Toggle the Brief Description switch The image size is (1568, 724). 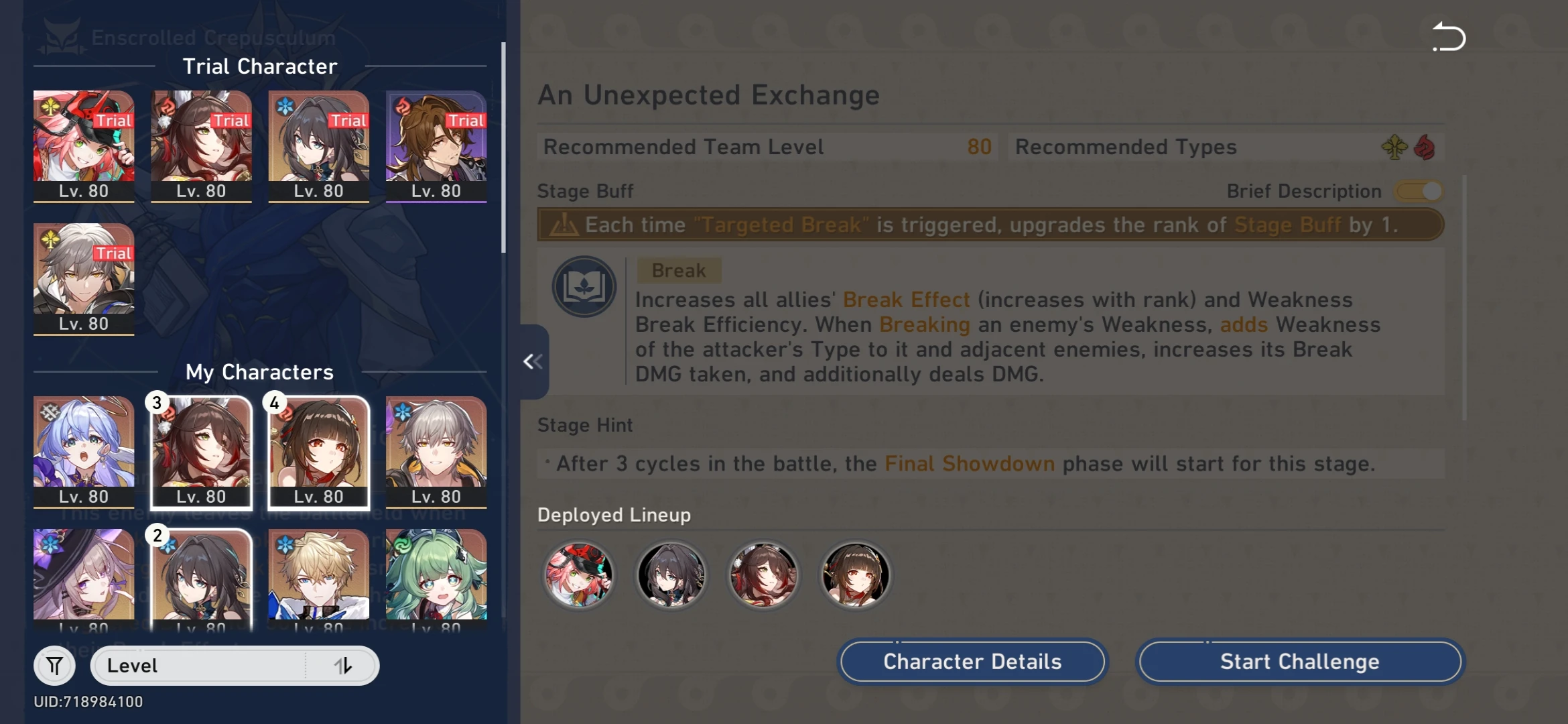(x=1418, y=191)
